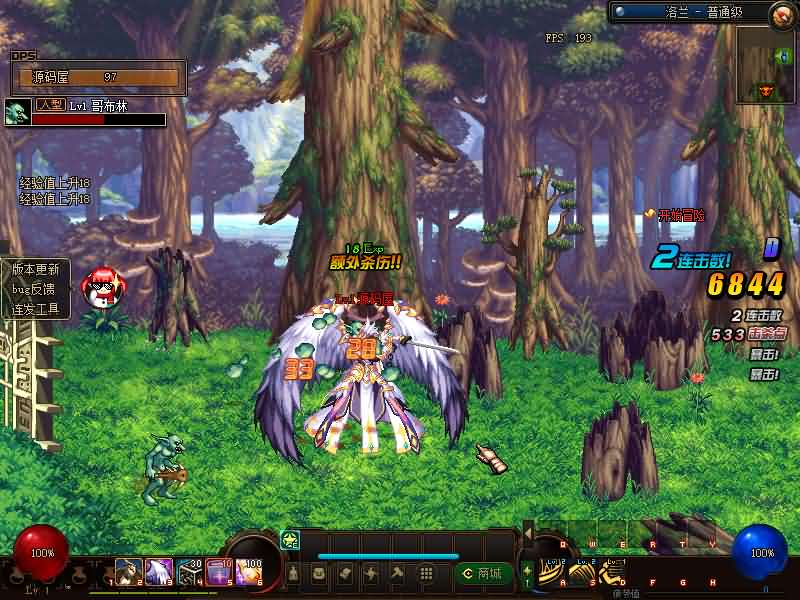
Task: Click the round emblem beside the dungeon name
Action: pos(782,14)
